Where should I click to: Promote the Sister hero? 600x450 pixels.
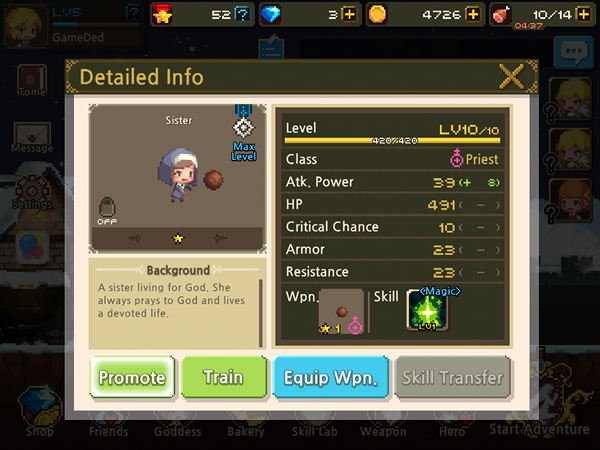click(133, 377)
